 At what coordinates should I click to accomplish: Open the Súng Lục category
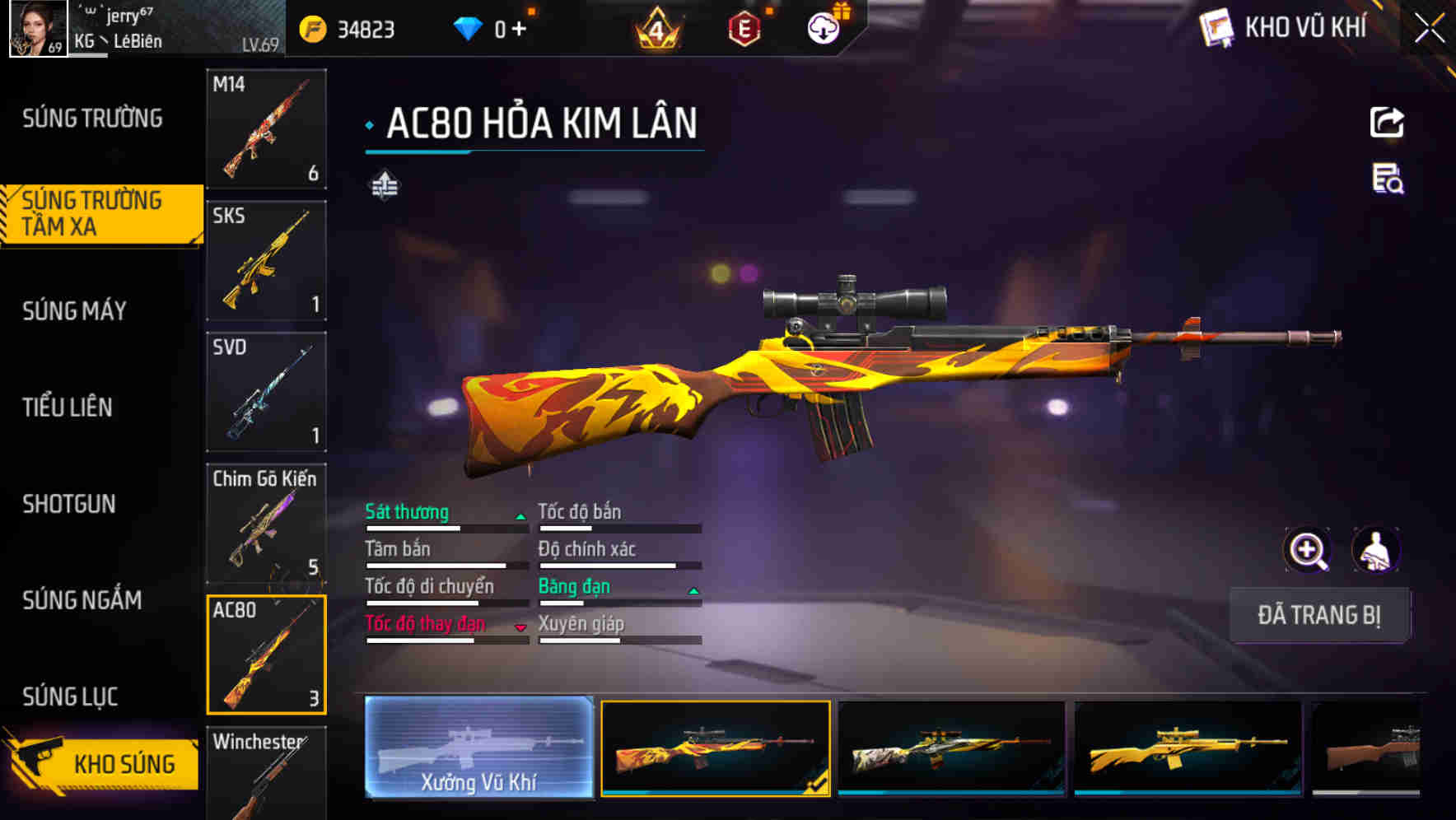click(x=71, y=697)
